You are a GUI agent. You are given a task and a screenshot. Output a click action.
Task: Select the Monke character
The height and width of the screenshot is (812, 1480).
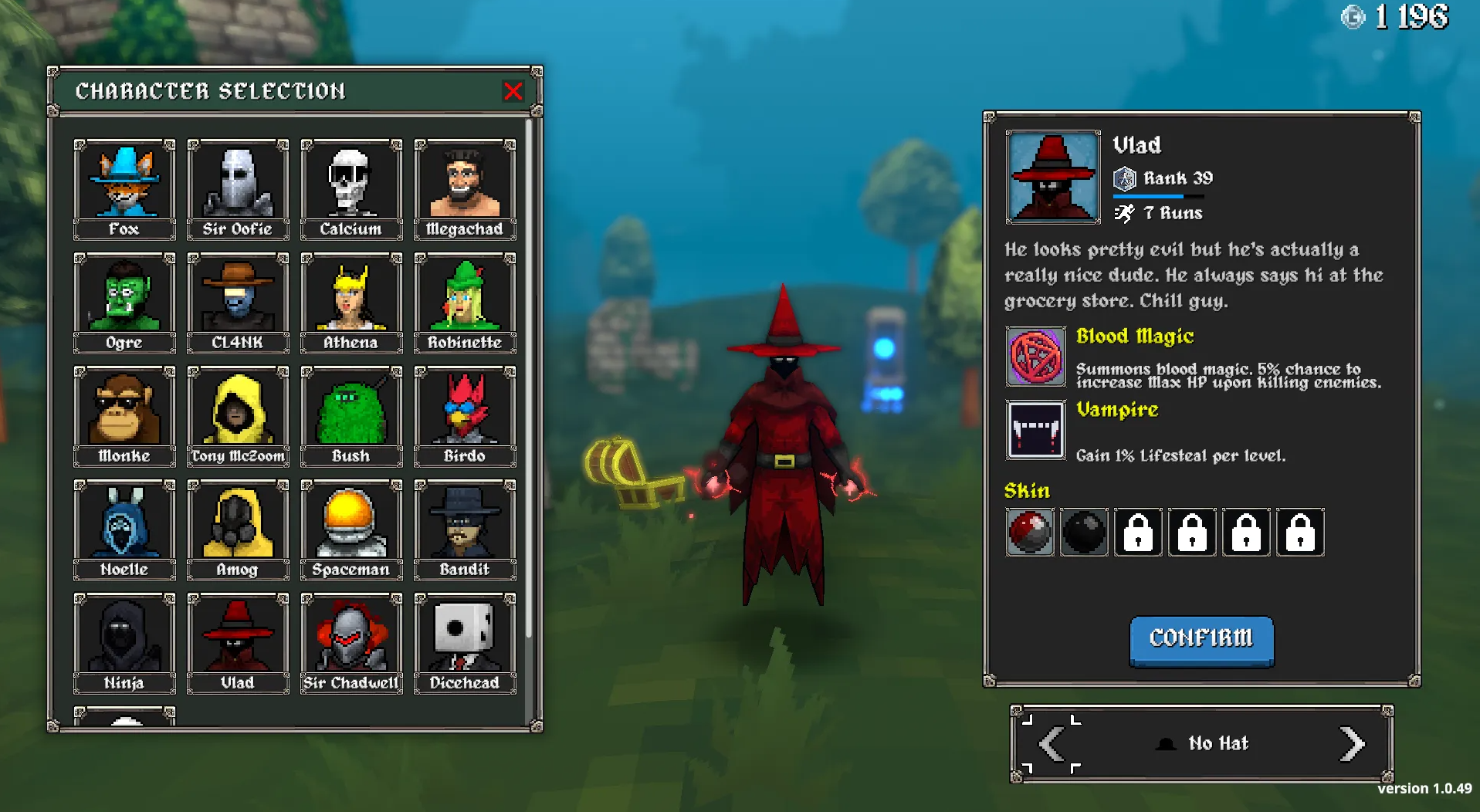(x=124, y=415)
